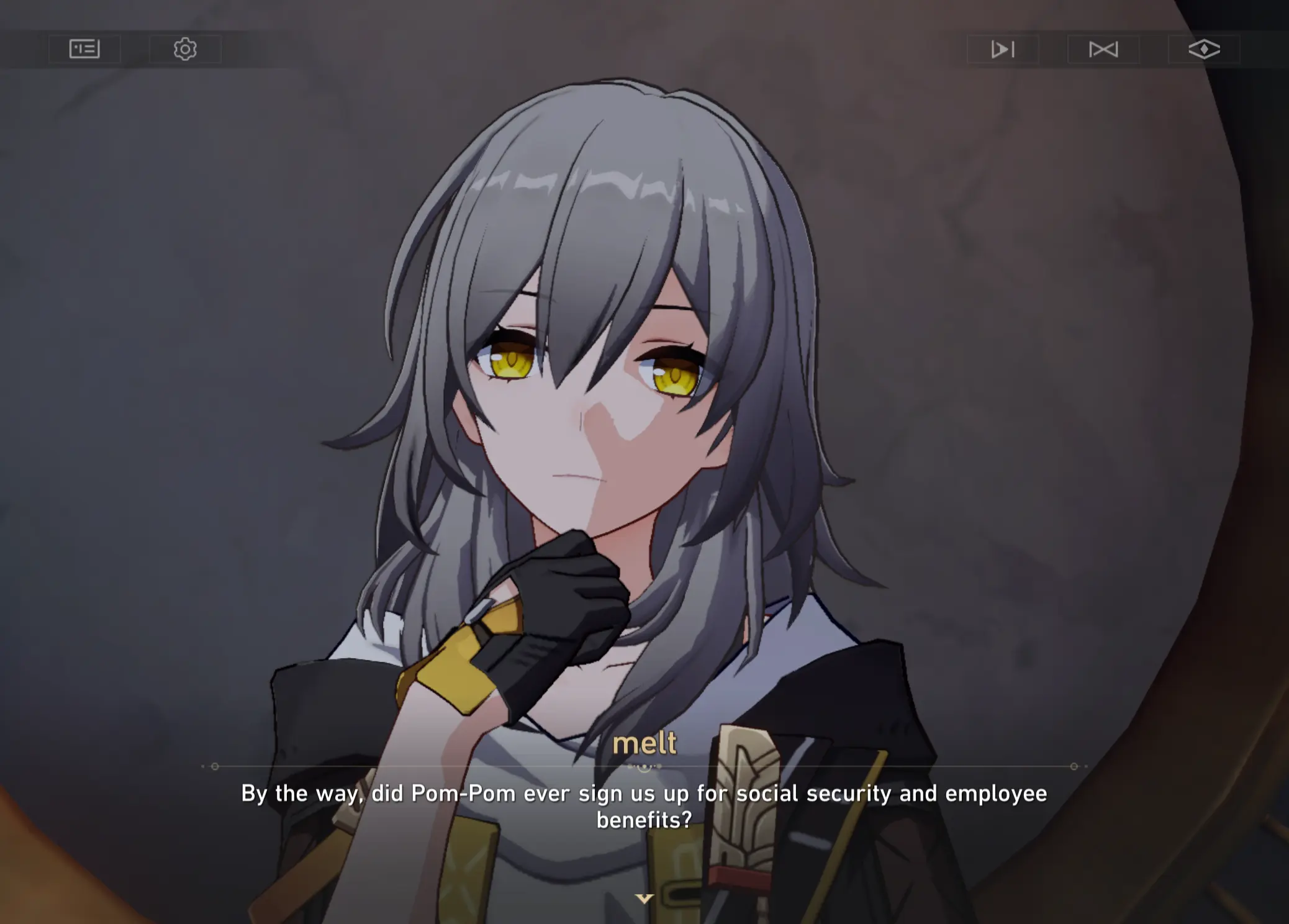Open the gear settings icon
The height and width of the screenshot is (924, 1289).
(x=185, y=49)
